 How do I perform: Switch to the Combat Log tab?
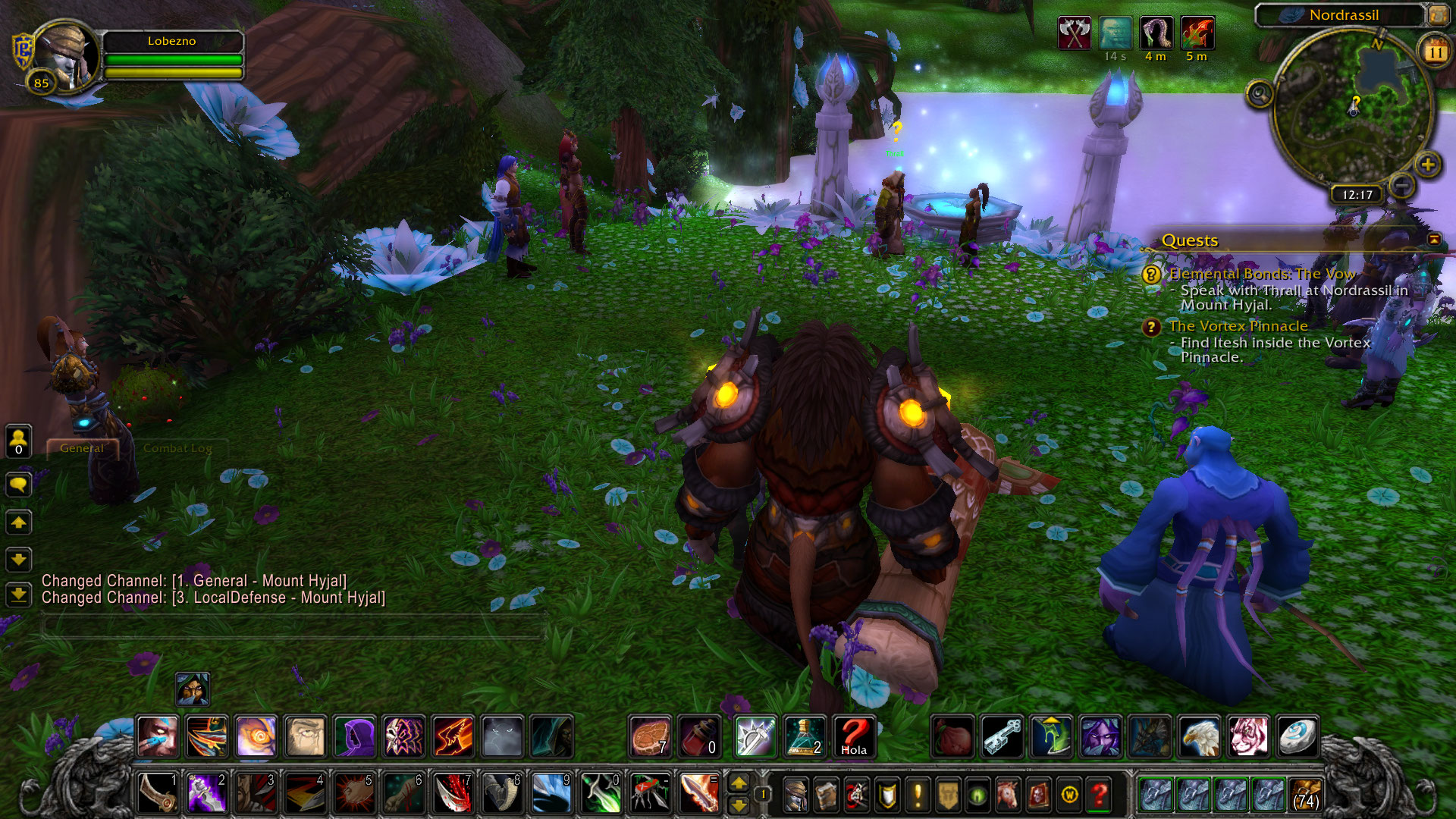[x=177, y=448]
